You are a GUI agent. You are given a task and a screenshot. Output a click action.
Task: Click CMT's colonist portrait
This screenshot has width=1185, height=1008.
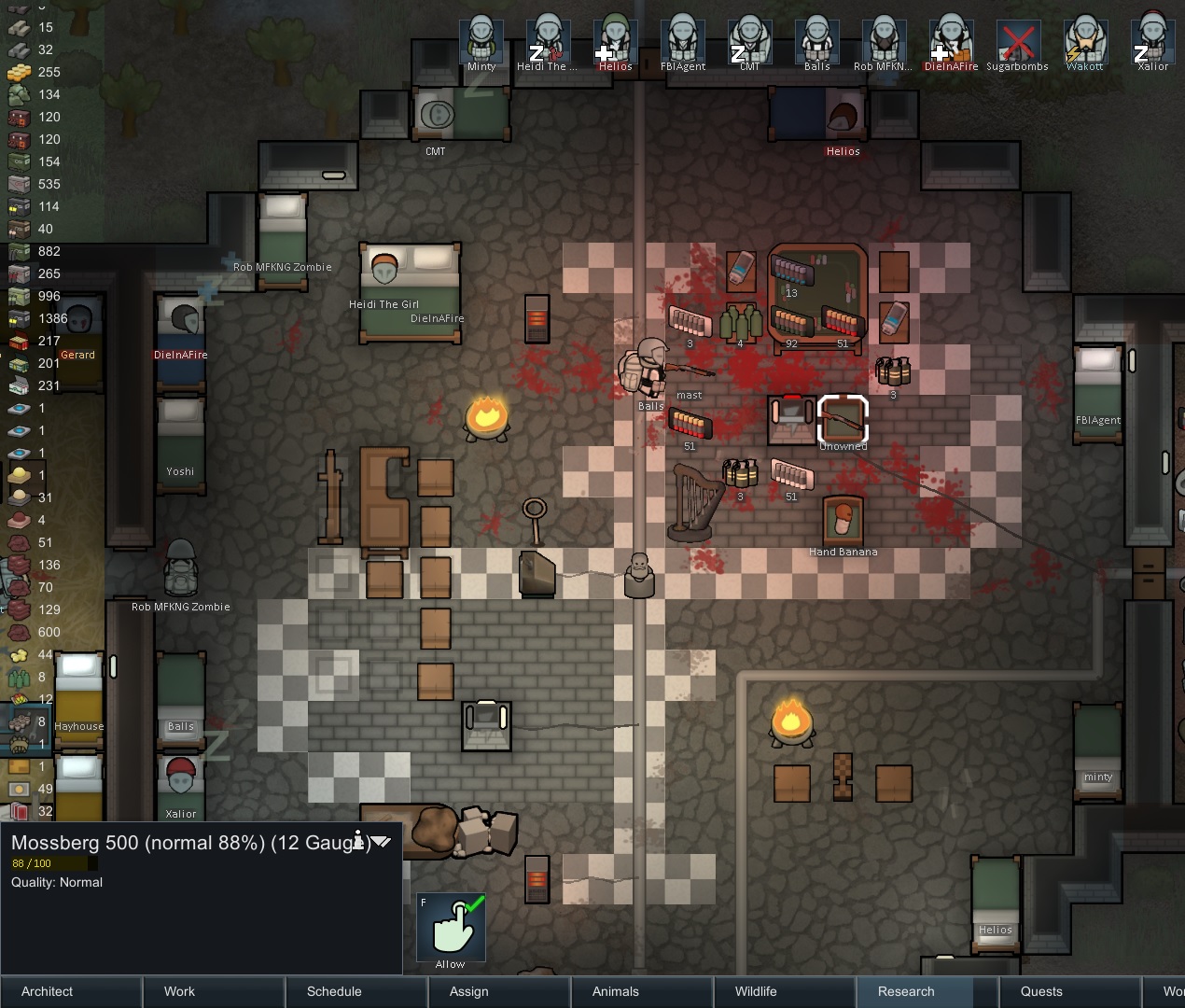(750, 41)
